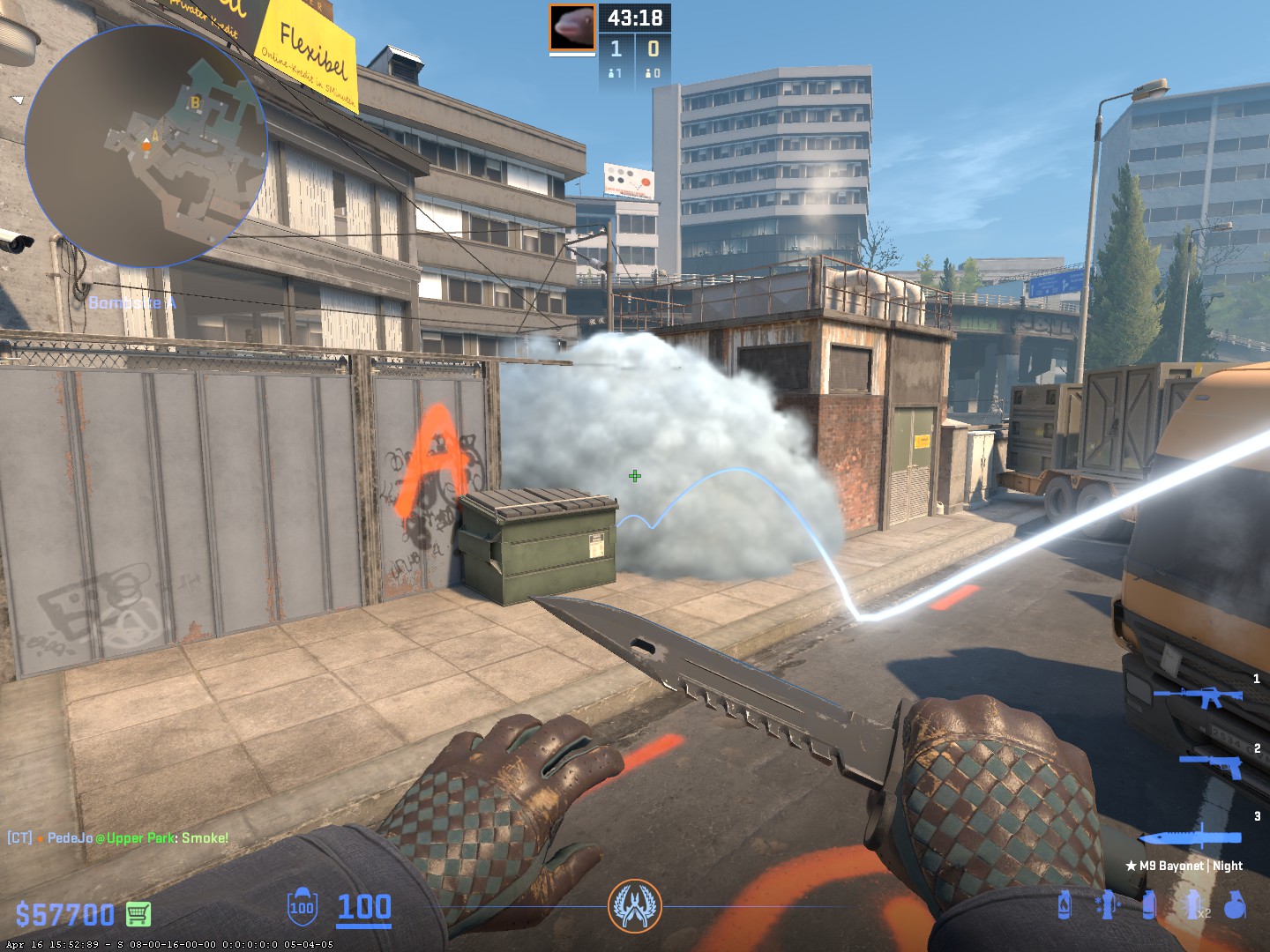
Task: Select the smoke grenade icon
Action: [x=1148, y=904]
